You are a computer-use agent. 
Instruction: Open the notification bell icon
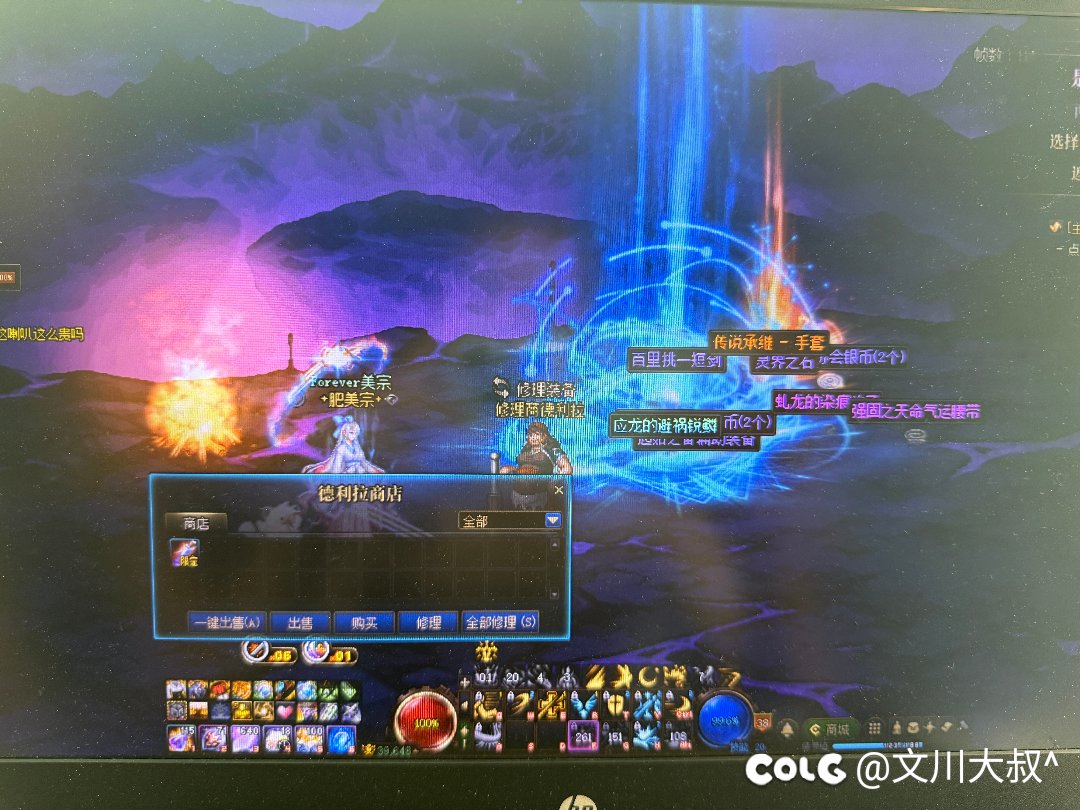click(x=789, y=728)
